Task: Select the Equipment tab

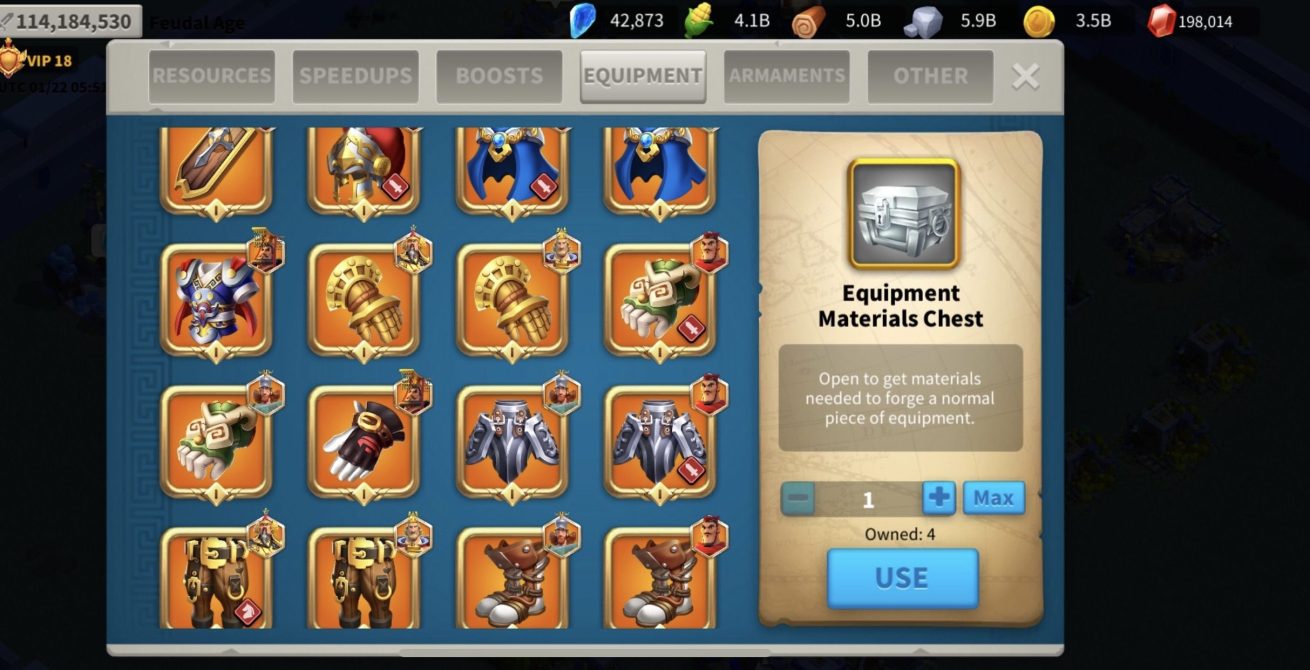Action: tap(643, 76)
